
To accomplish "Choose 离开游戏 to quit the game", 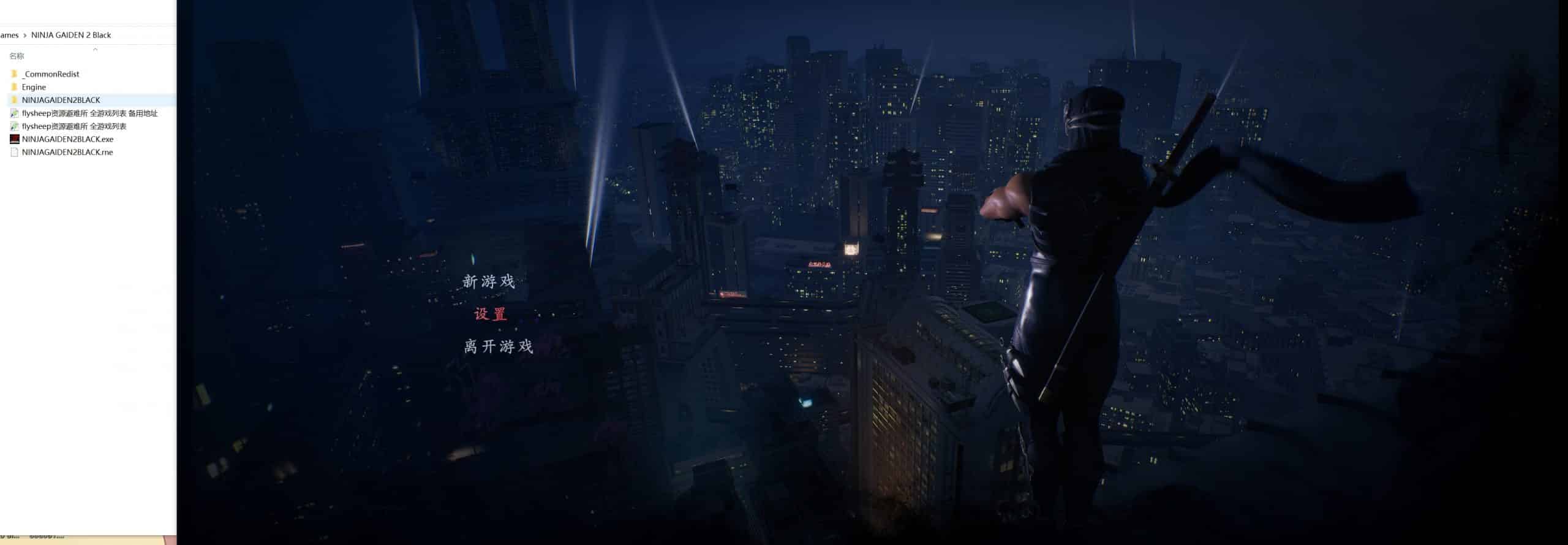I will [x=498, y=346].
